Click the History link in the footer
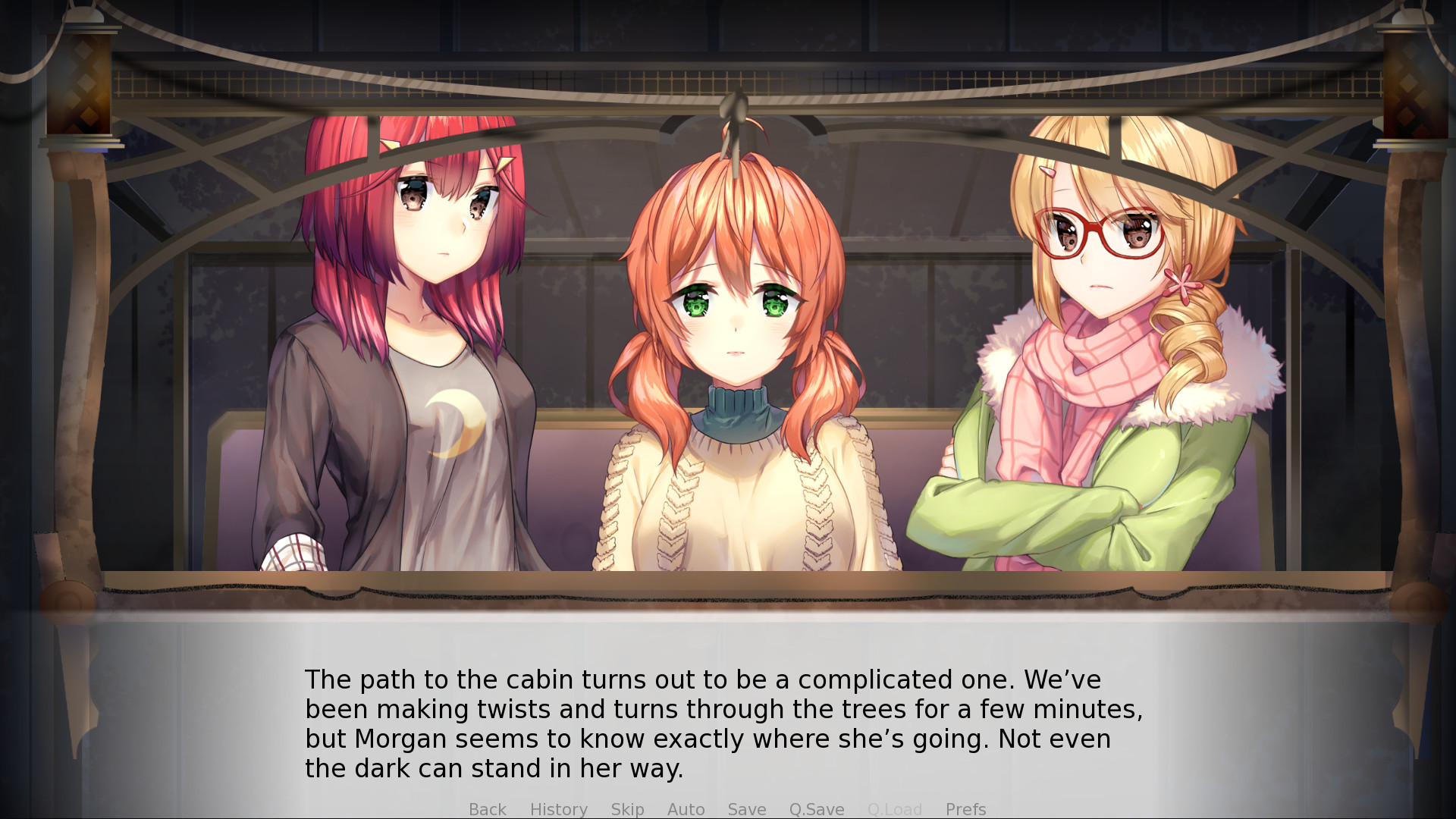This screenshot has height=819, width=1456. 558,809
